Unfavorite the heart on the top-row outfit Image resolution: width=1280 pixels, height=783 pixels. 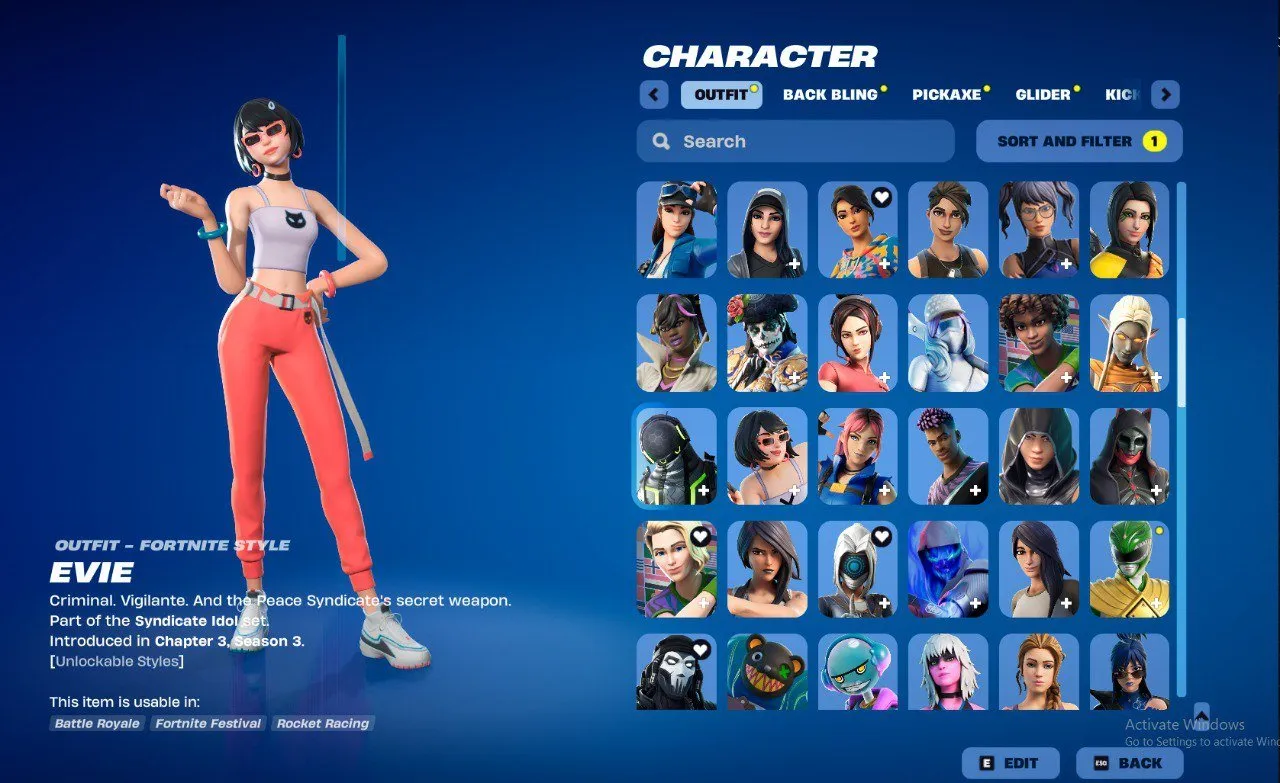point(881,197)
